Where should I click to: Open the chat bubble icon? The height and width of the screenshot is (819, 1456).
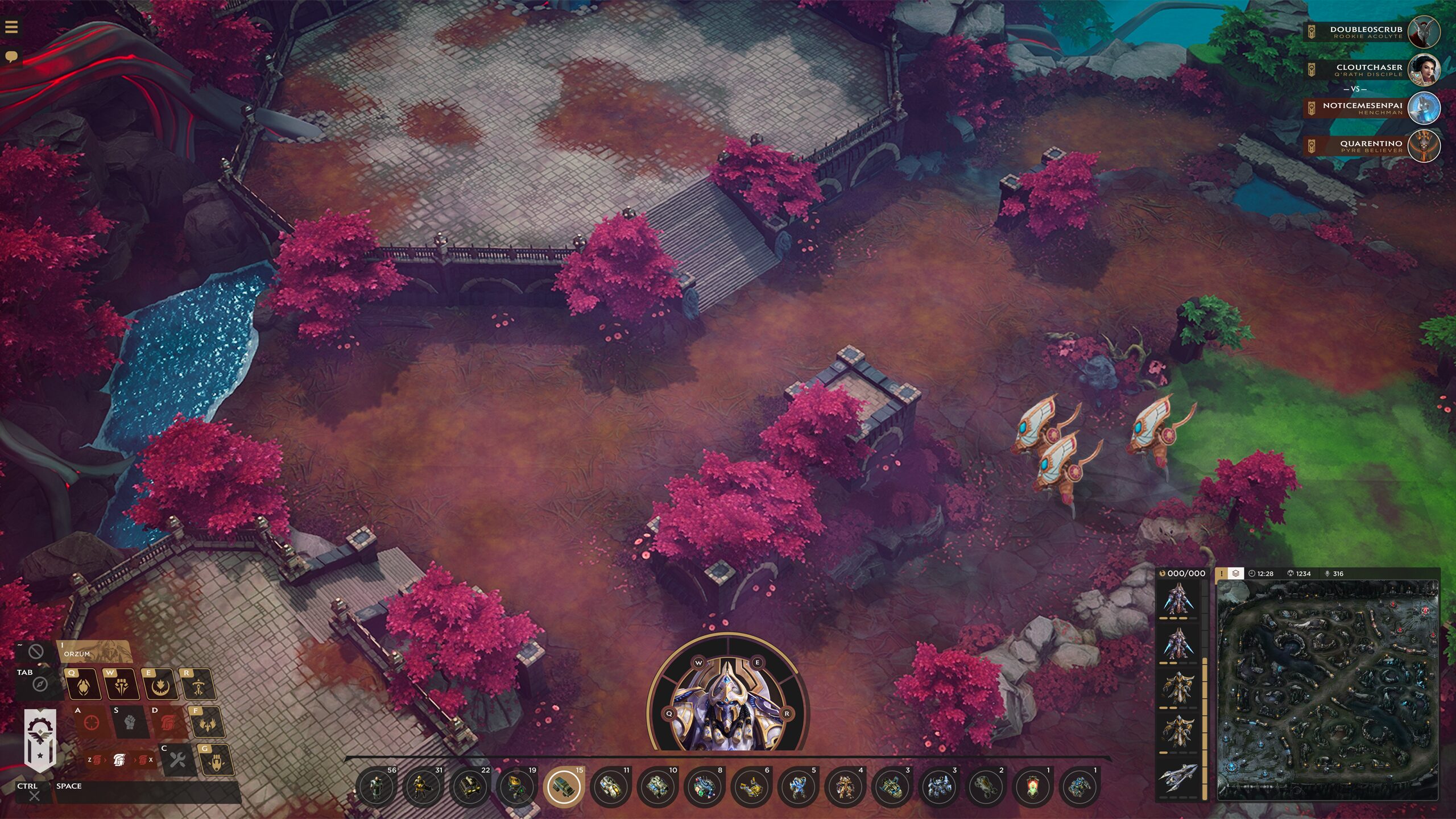[x=12, y=56]
